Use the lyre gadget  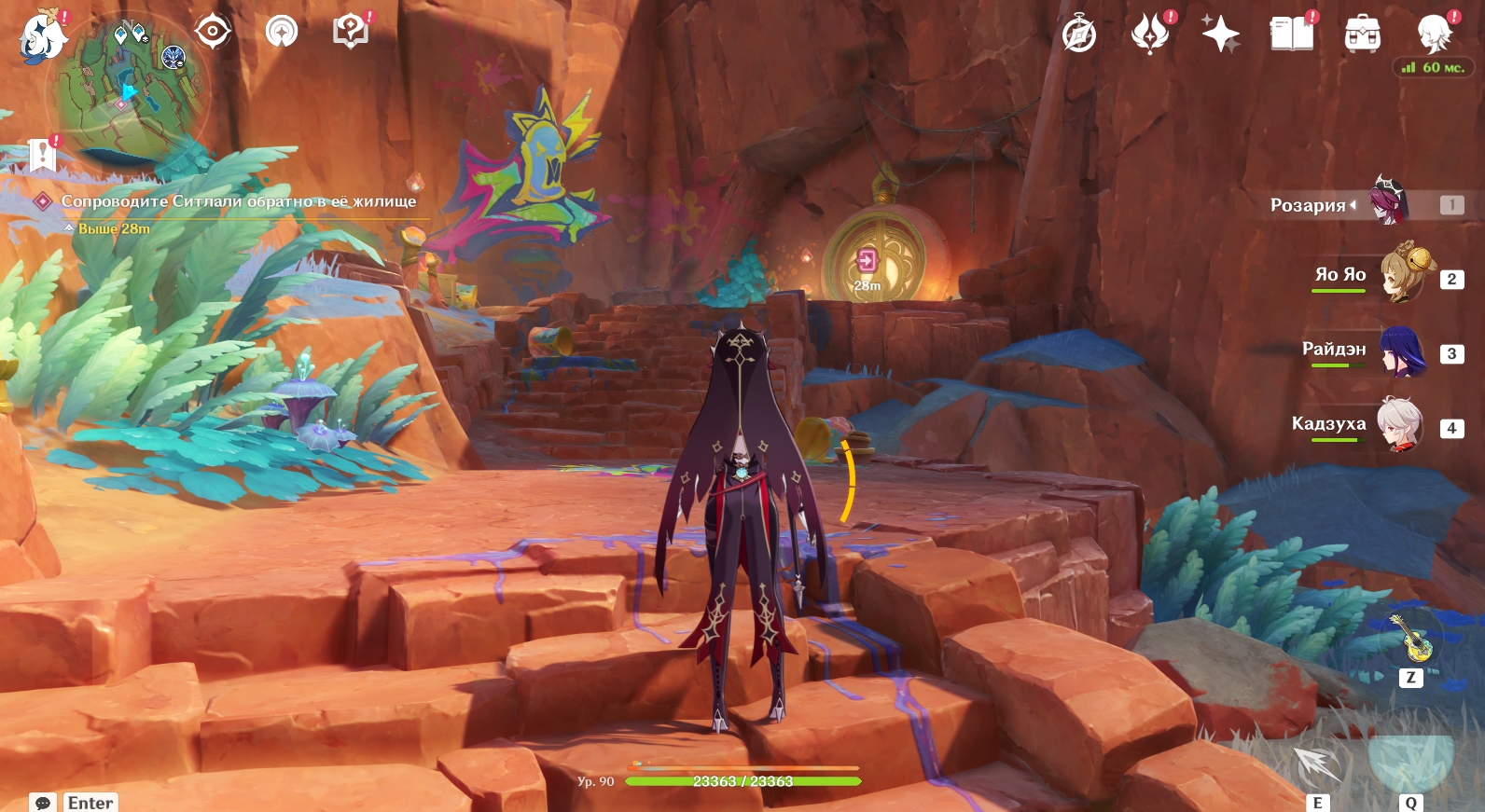pyautogui.click(x=1411, y=640)
